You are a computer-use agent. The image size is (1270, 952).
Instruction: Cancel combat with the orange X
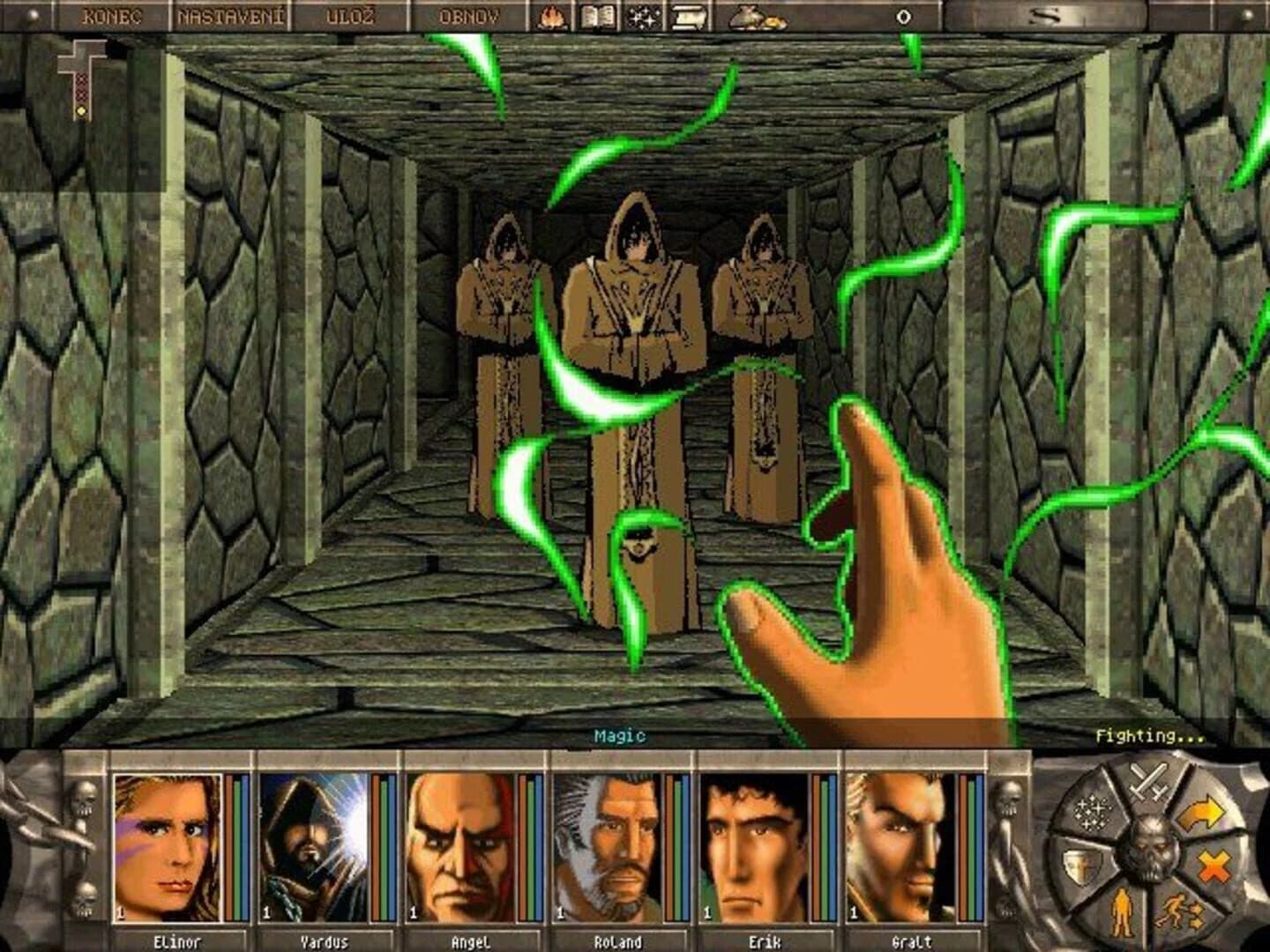coord(1214,864)
